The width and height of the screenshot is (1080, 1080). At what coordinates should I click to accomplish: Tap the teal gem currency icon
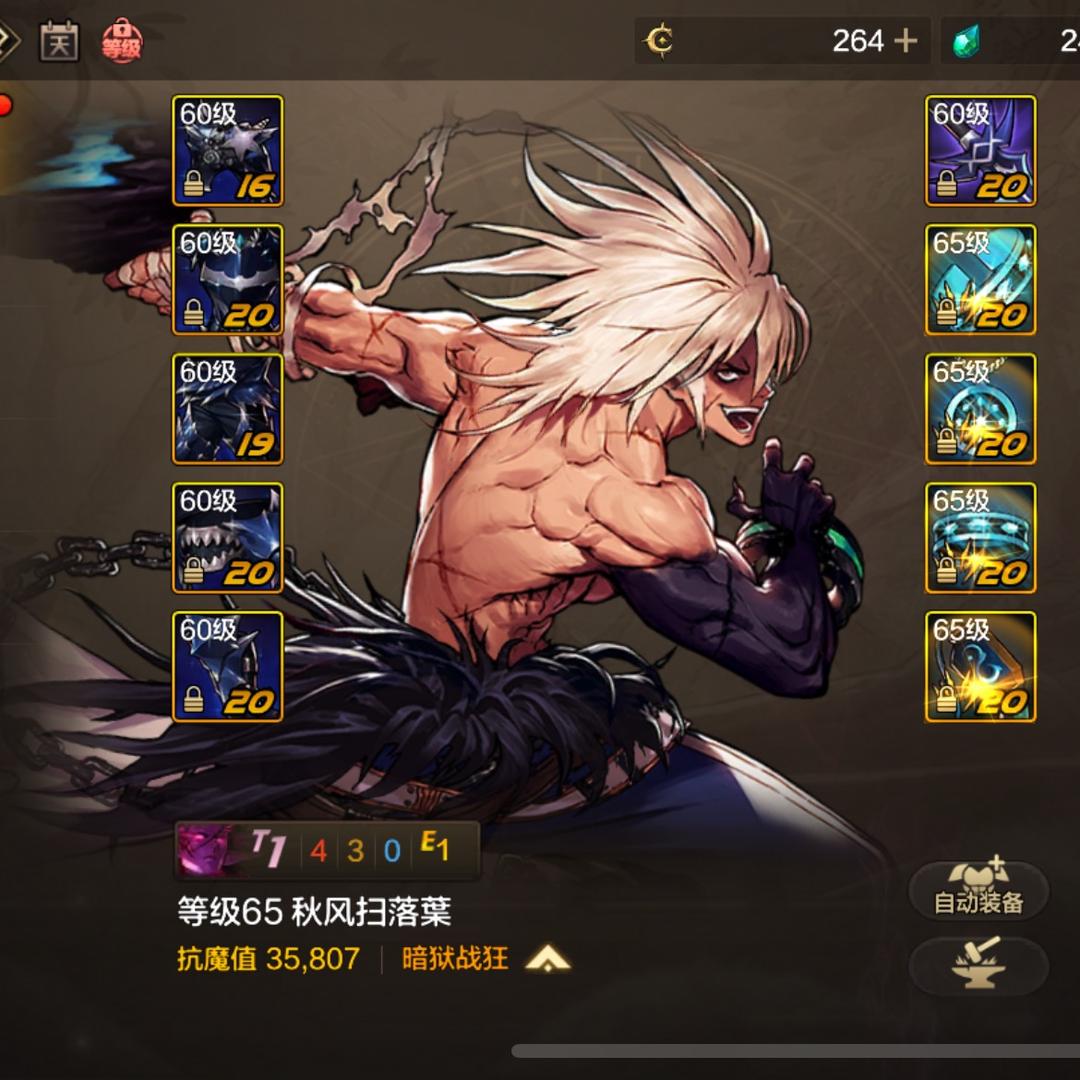(966, 41)
